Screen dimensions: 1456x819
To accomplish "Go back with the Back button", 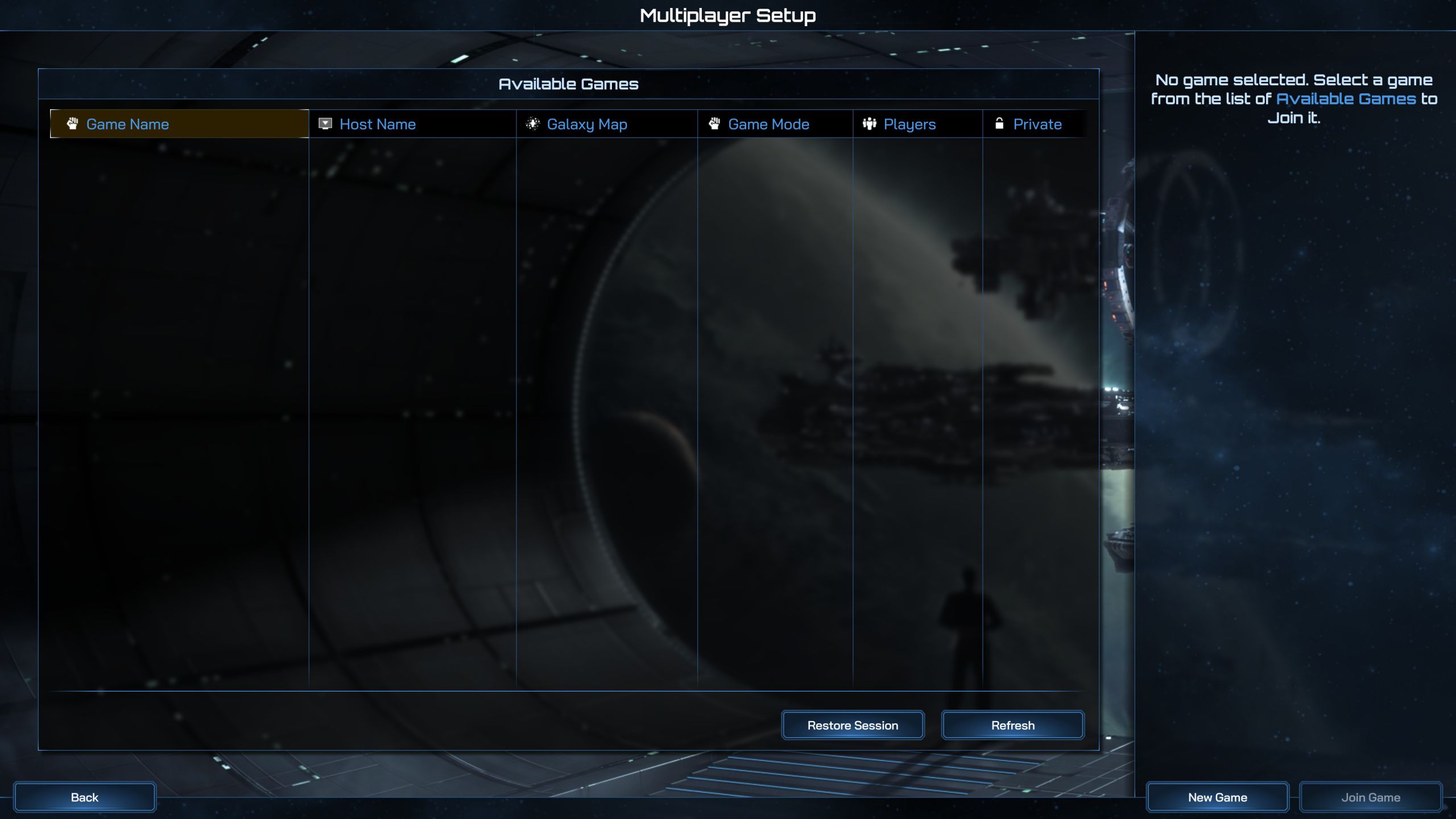I will click(84, 797).
